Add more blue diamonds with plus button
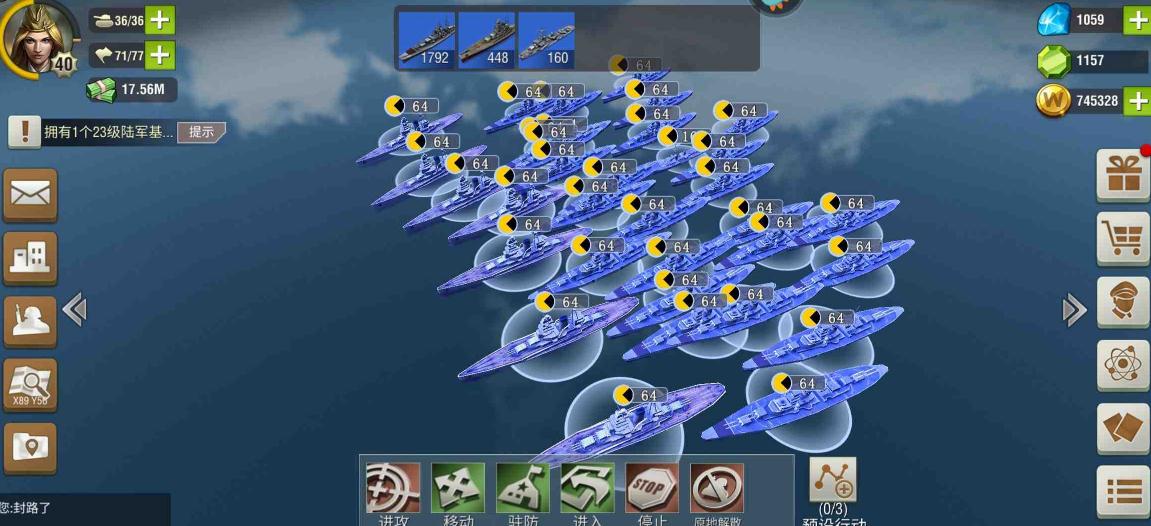Screen dimensions: 1151x526 [1137, 20]
